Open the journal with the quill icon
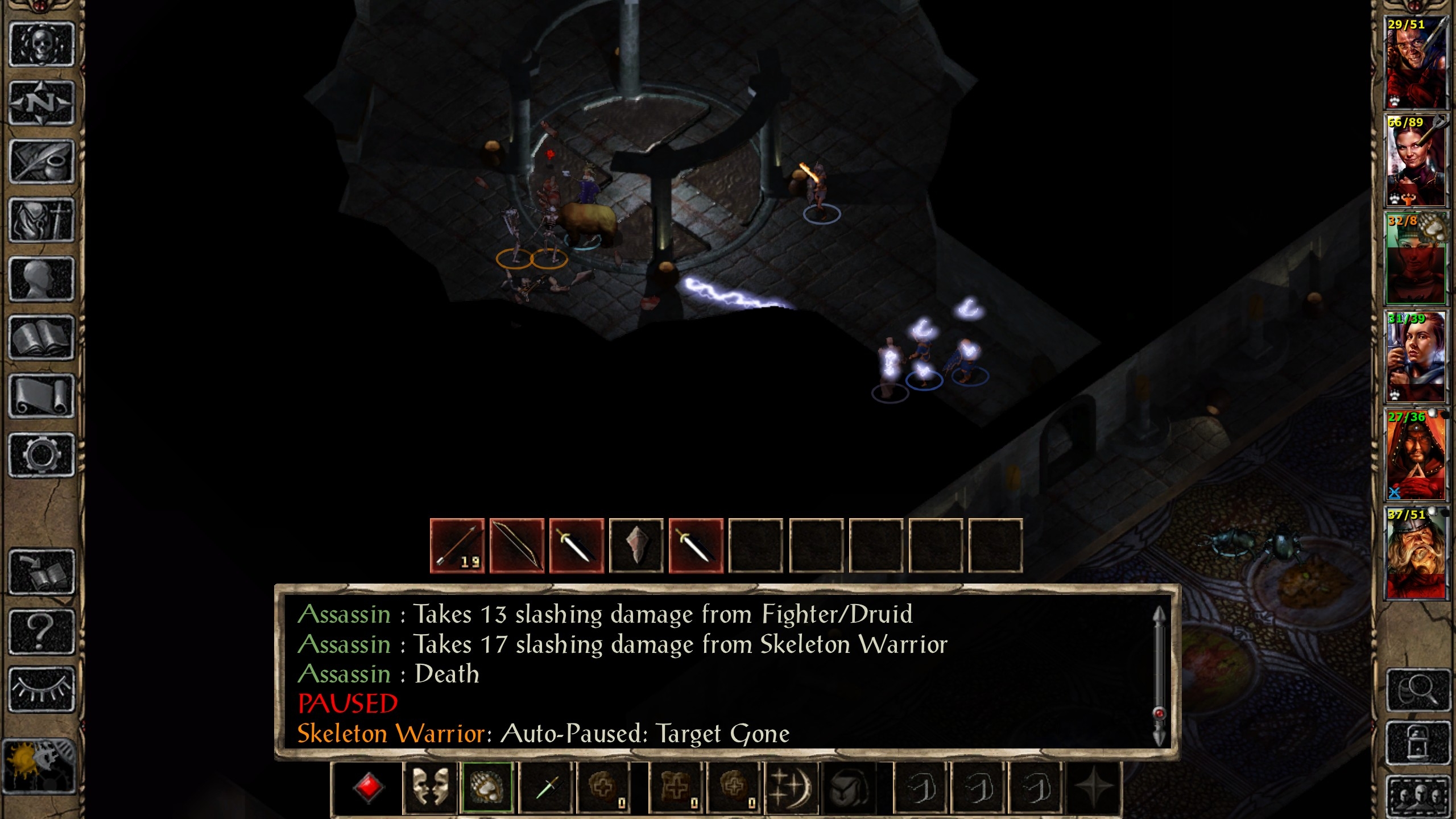Image resolution: width=1456 pixels, height=819 pixels. (x=42, y=162)
